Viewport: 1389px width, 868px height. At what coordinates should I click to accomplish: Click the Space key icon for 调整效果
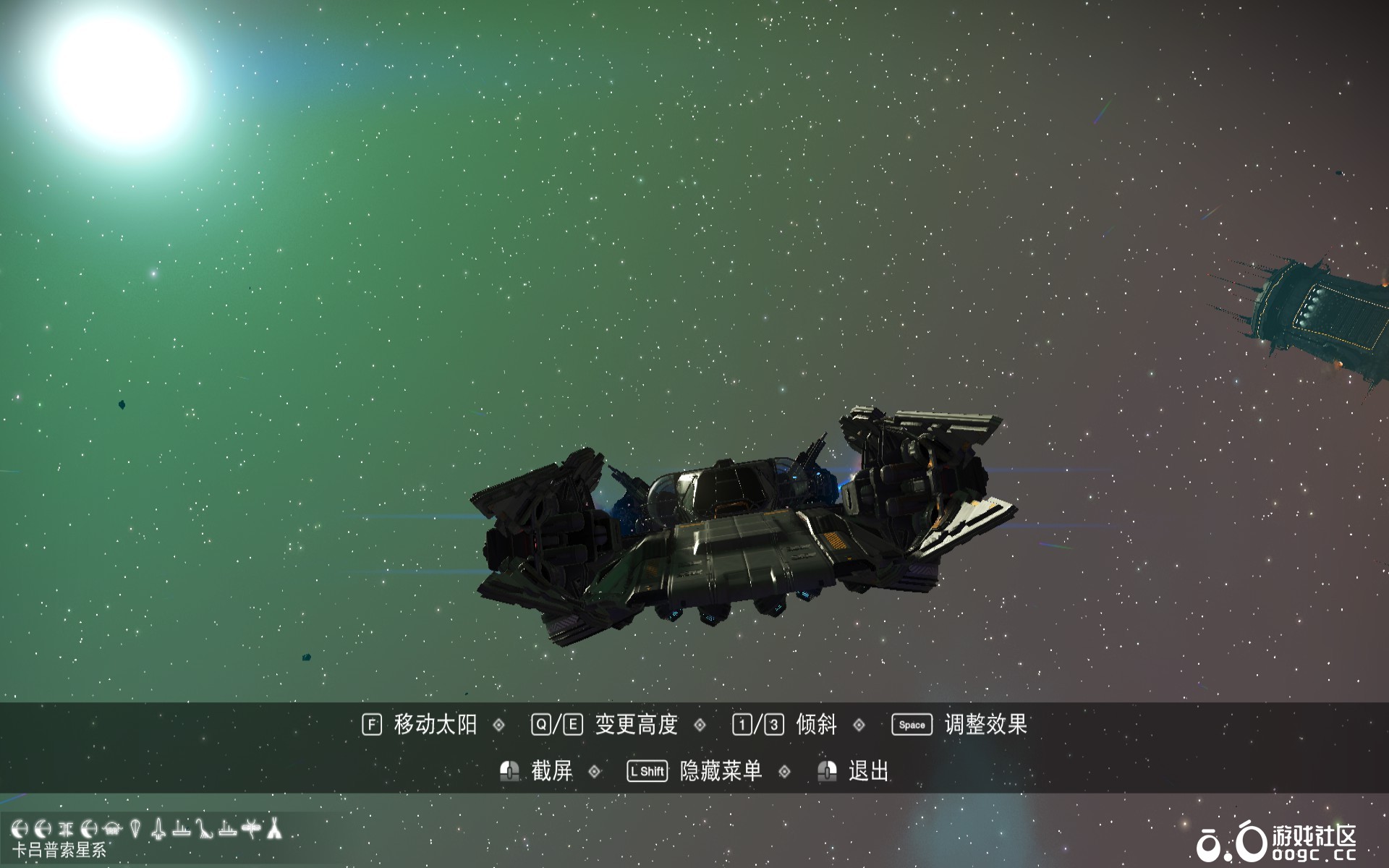tap(912, 724)
